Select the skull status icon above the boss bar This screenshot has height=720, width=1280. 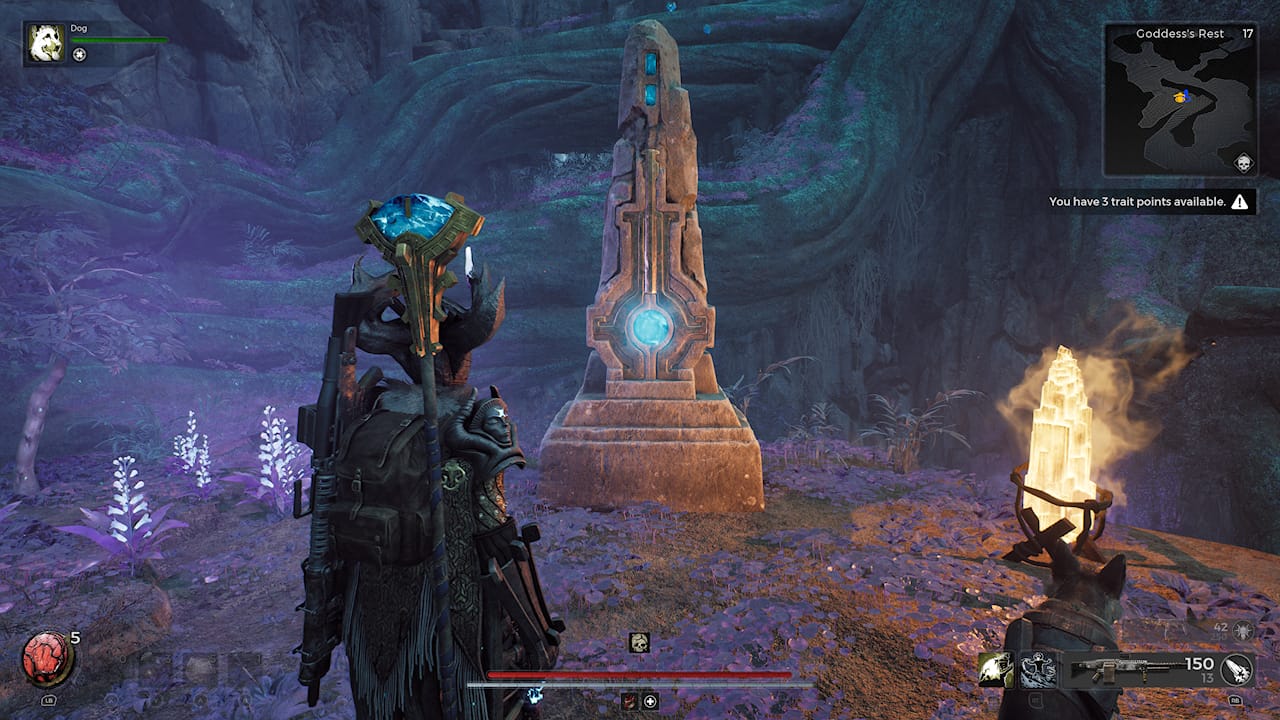[639, 642]
